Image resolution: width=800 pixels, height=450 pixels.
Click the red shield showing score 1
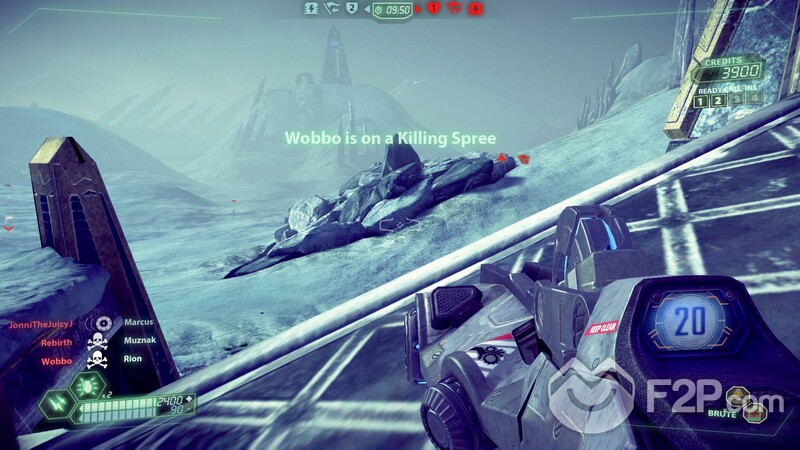click(x=434, y=8)
